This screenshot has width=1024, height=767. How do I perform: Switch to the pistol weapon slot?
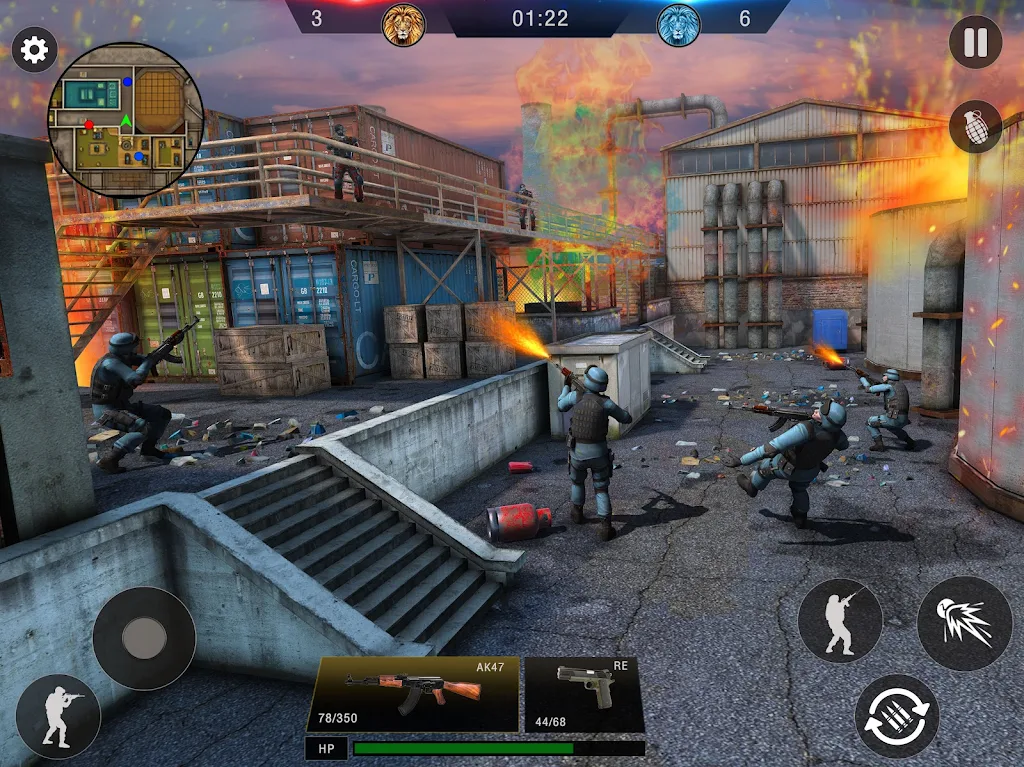click(x=584, y=692)
